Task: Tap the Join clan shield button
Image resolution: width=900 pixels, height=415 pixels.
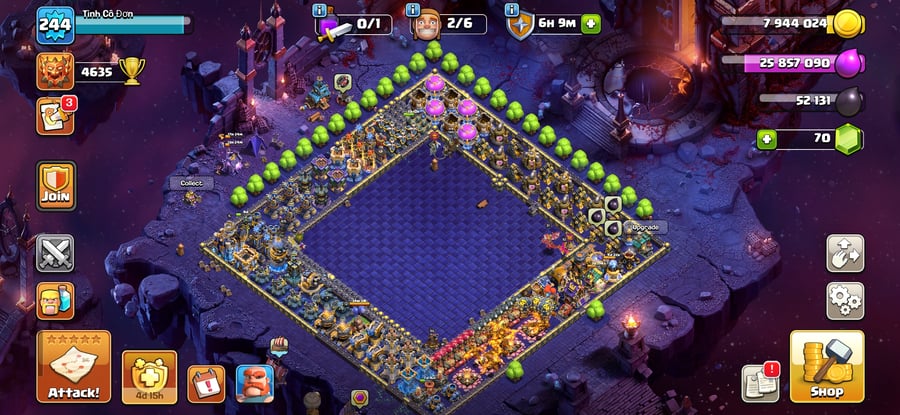Action: tap(56, 186)
